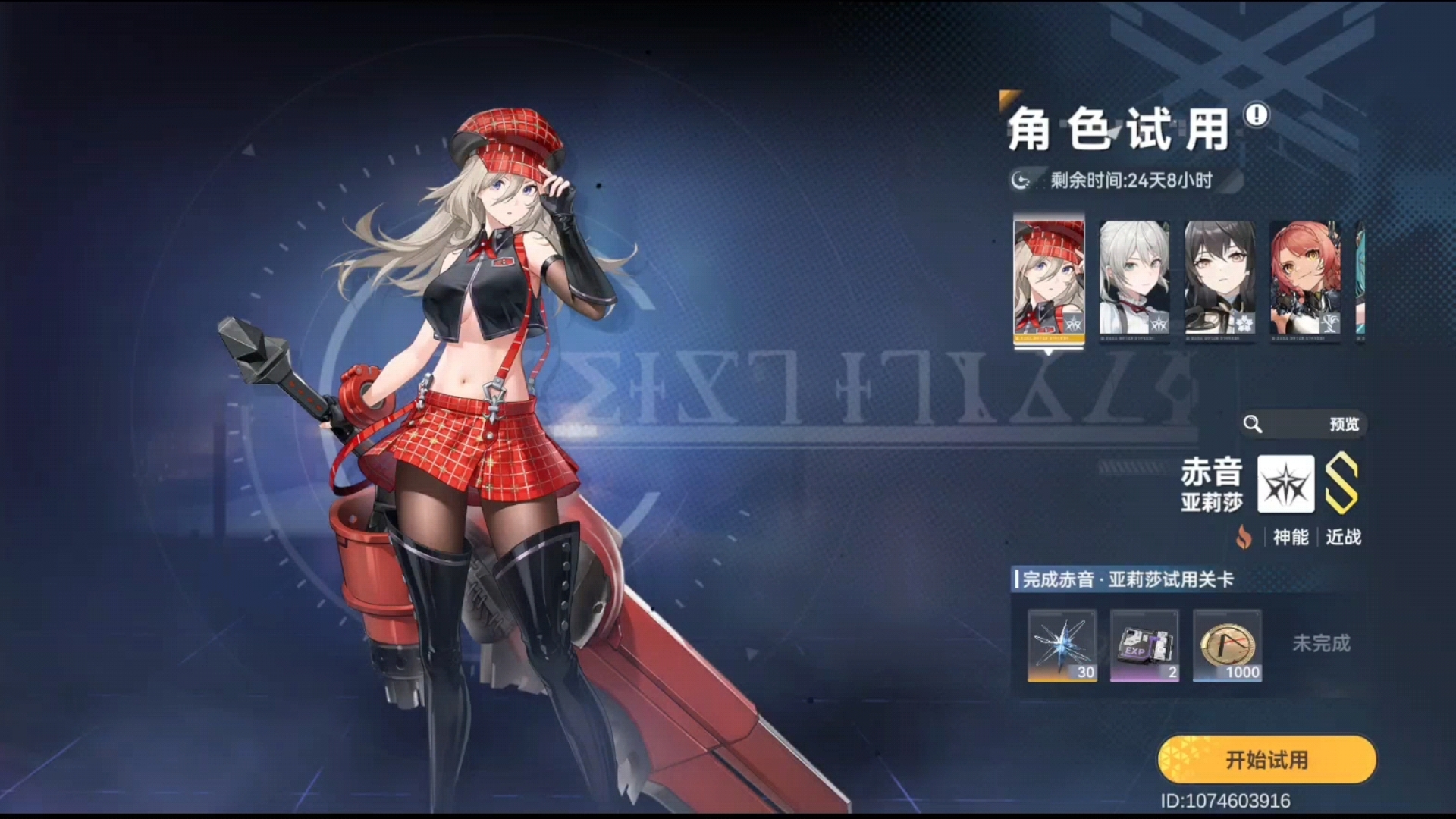Select the faction star emblem beside 赤音
The image size is (1456, 819).
click(1285, 485)
